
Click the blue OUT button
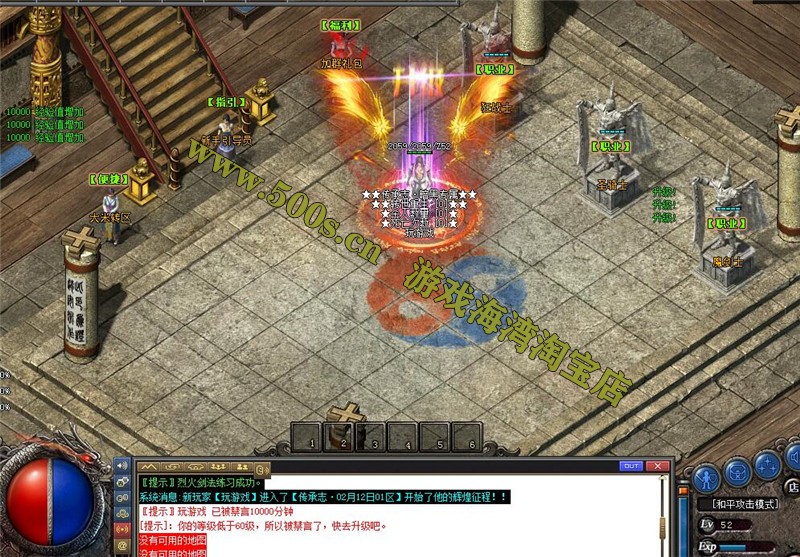point(631,466)
